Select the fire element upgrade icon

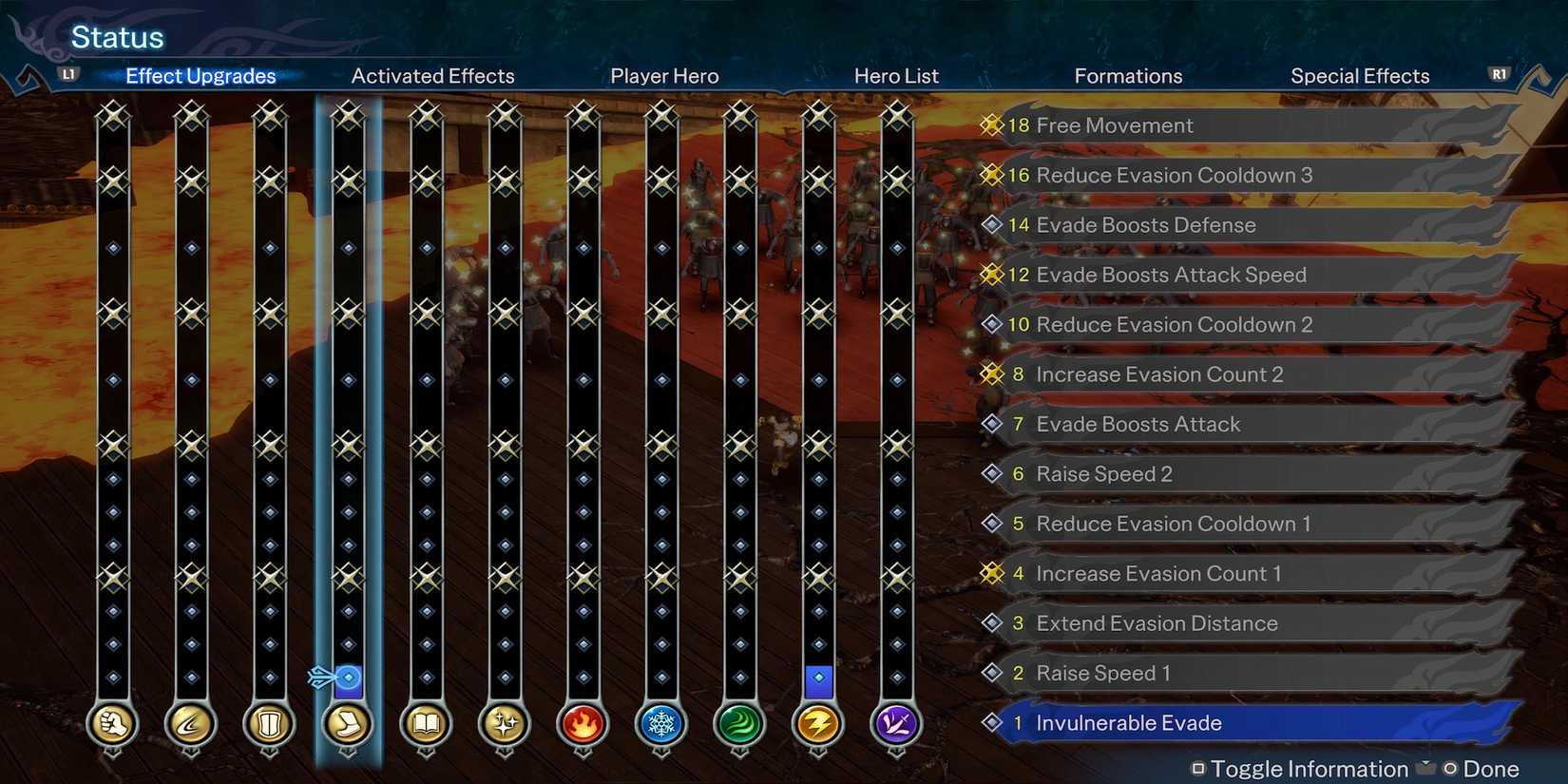point(583,724)
